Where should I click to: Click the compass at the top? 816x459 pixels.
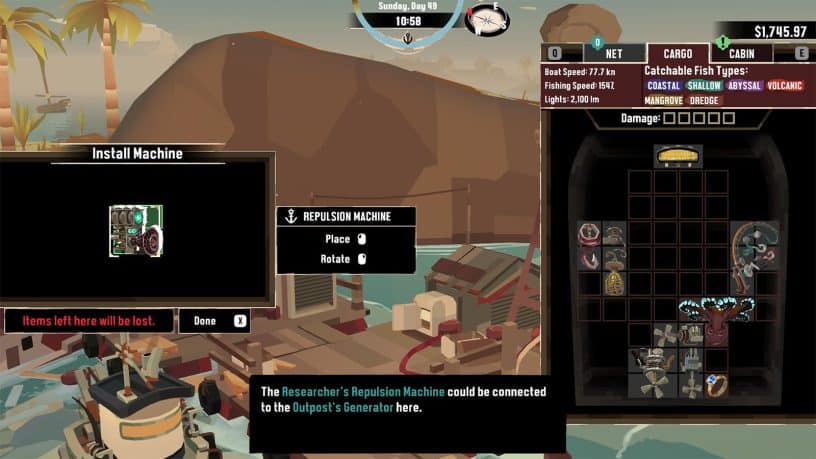point(487,19)
